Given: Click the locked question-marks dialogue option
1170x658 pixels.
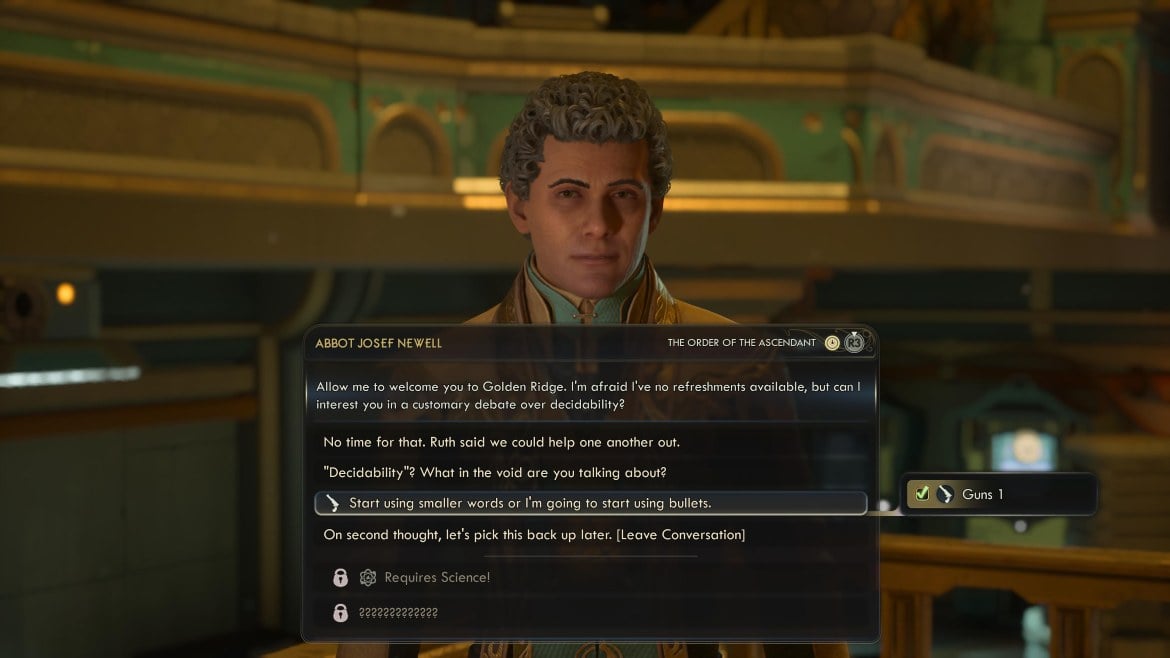Looking at the screenshot, I should pos(398,612).
